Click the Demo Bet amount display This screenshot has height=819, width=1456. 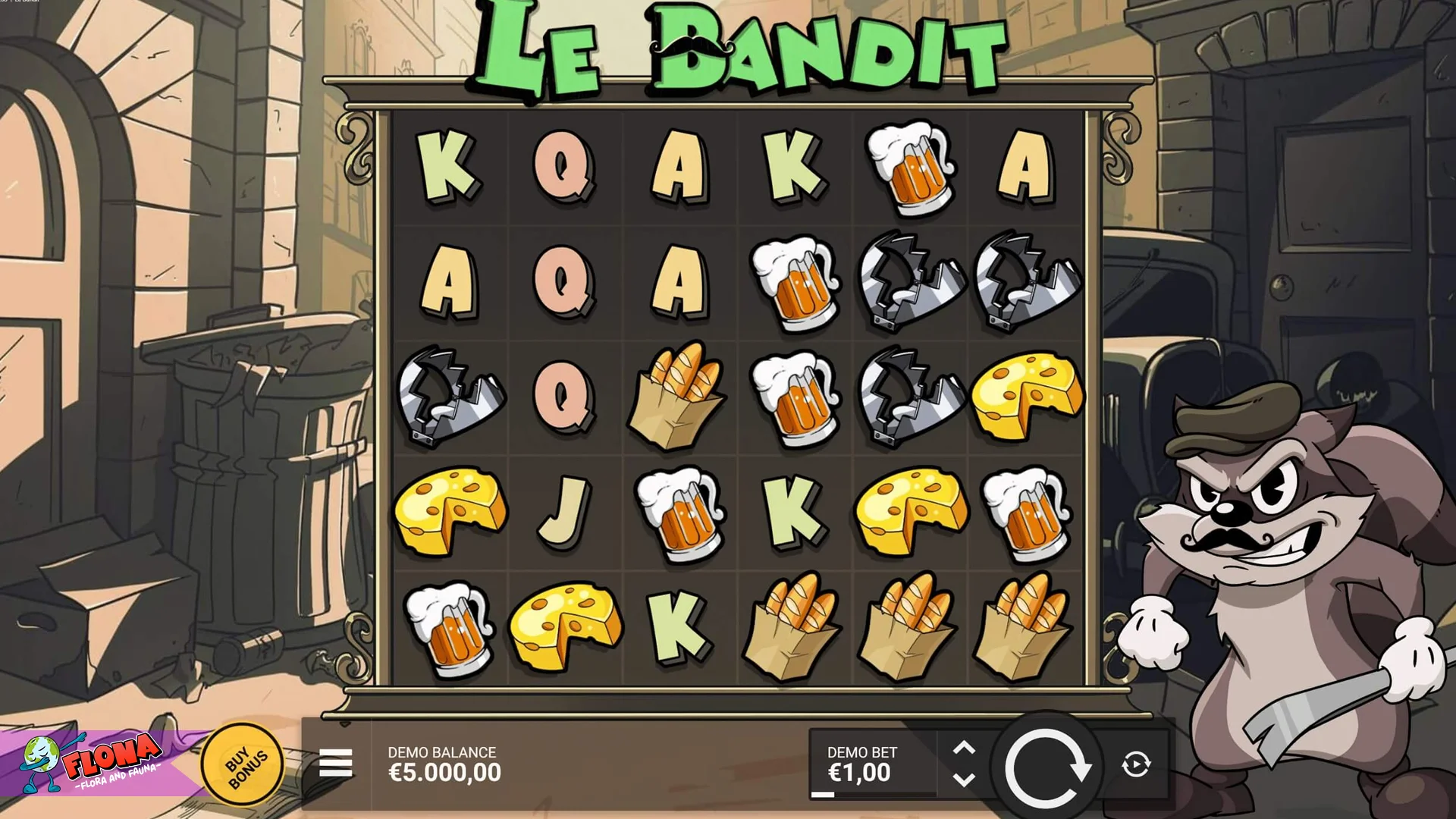[x=861, y=773]
